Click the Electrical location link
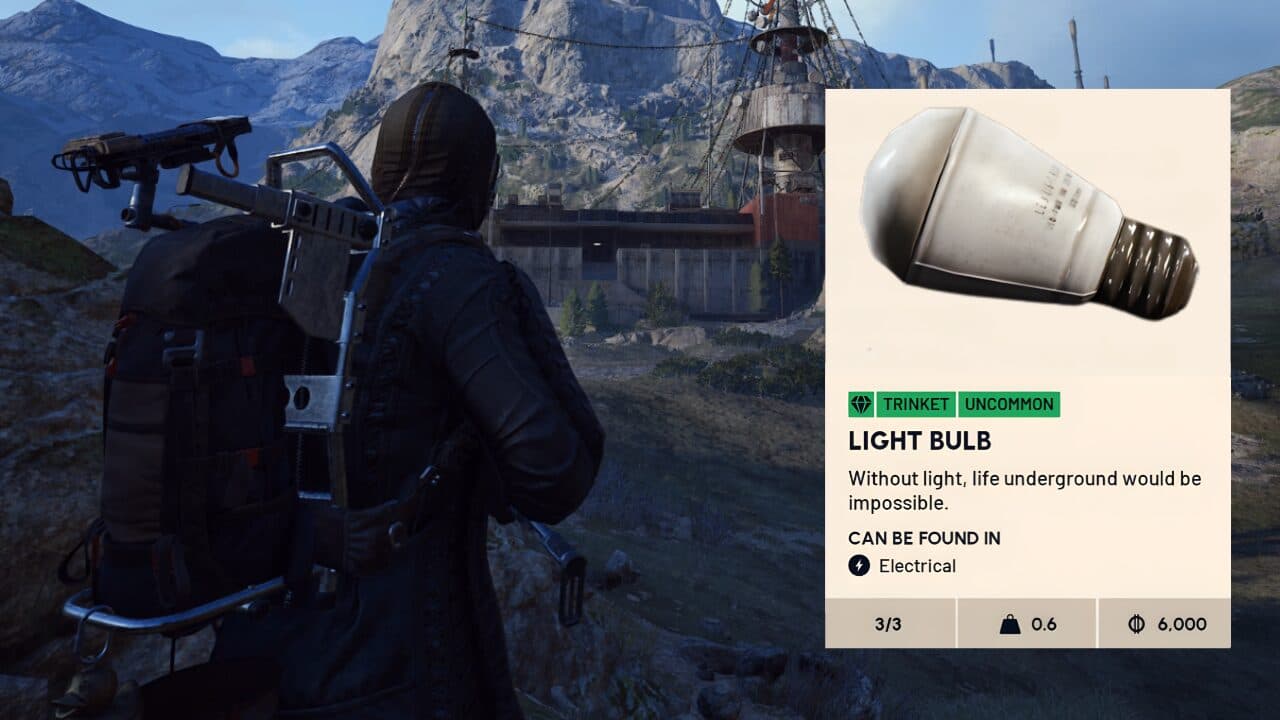 tap(917, 566)
